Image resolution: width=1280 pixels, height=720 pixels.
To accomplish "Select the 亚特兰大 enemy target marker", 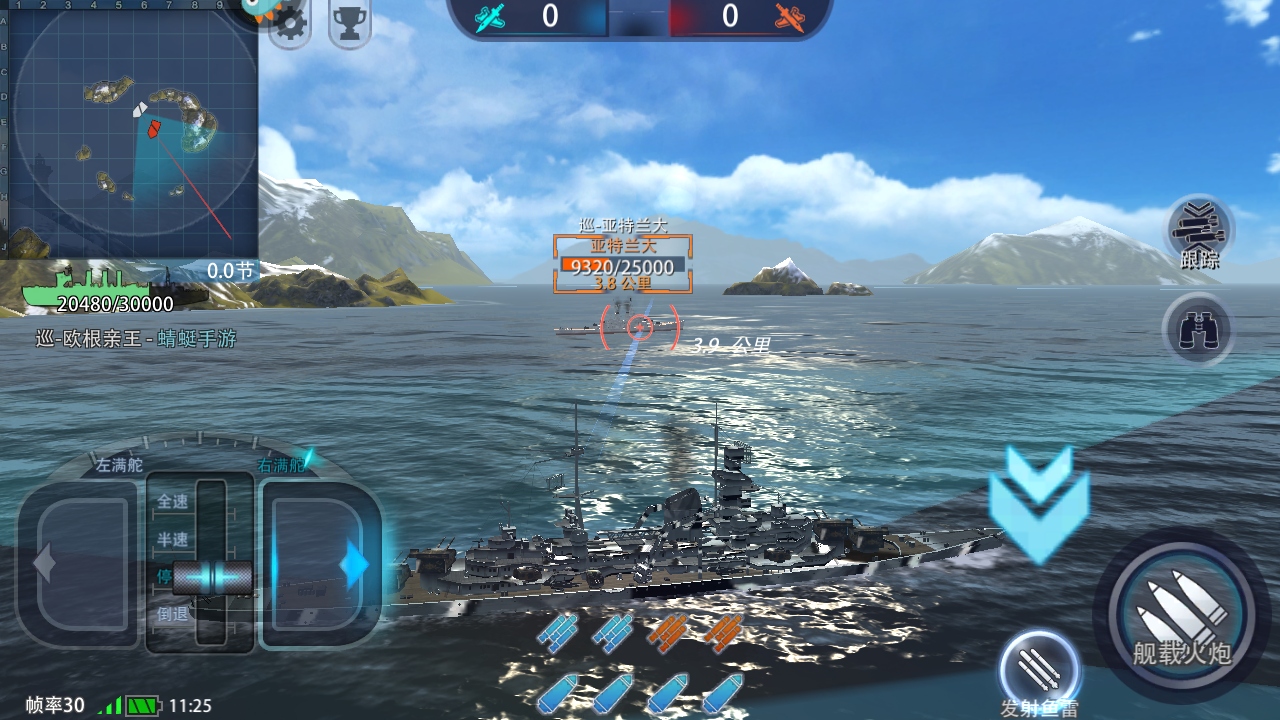I will tap(622, 263).
